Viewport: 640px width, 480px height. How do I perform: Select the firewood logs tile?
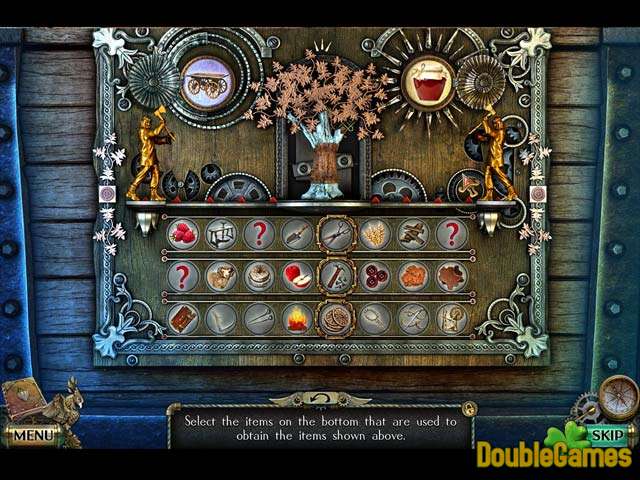pos(413,234)
